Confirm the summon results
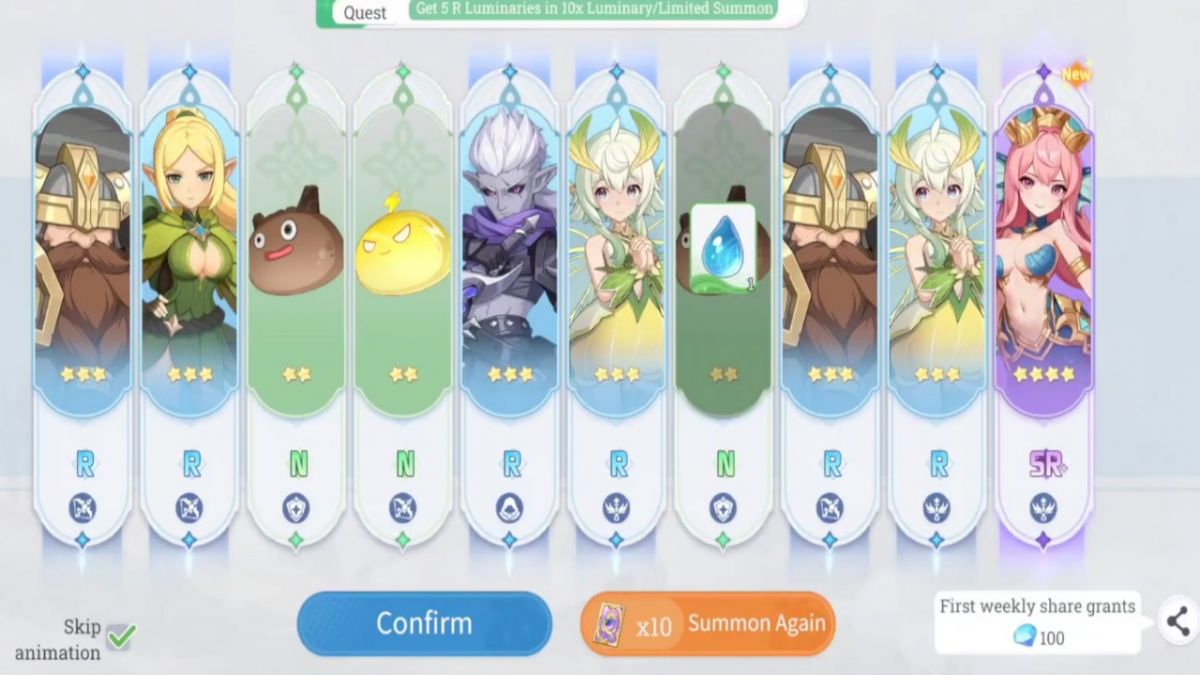Viewport: 1200px width, 675px height. pyautogui.click(x=424, y=623)
